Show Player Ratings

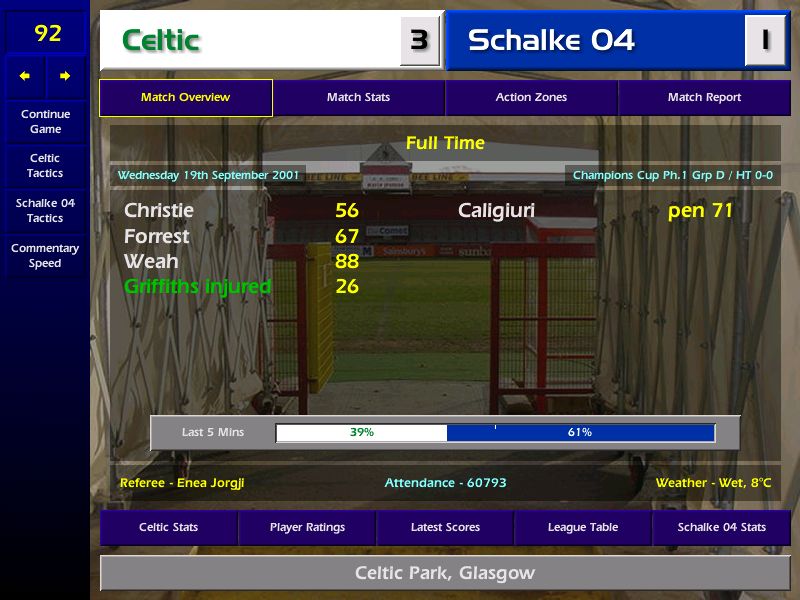click(x=307, y=528)
